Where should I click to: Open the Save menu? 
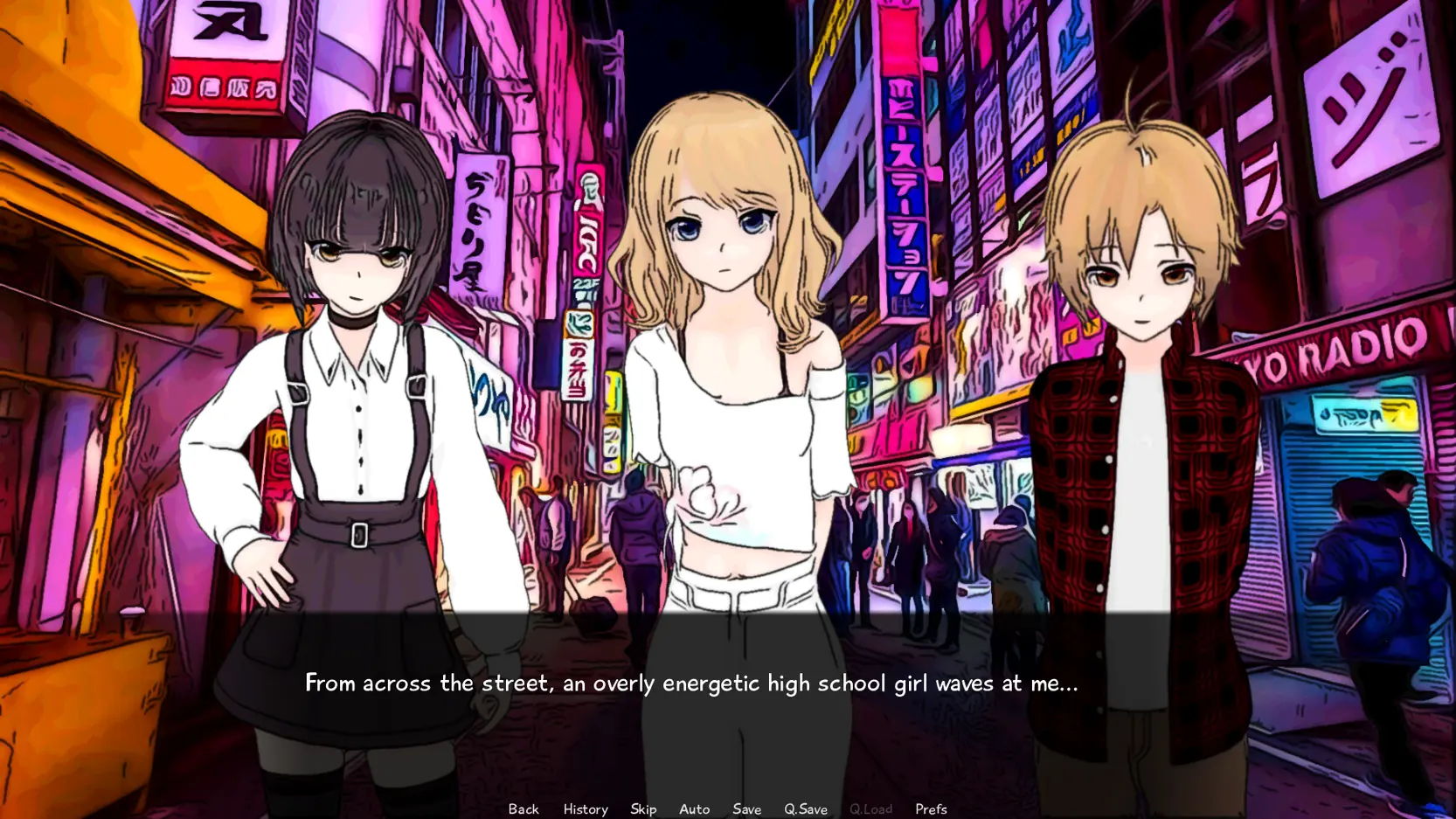tap(746, 809)
